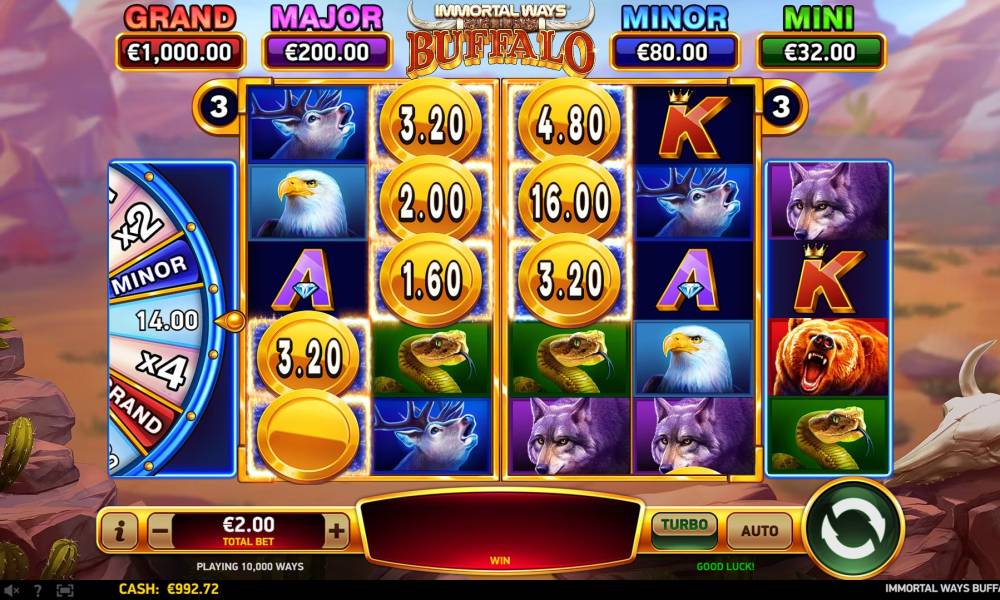This screenshot has height=600, width=1000.
Task: Toggle the muted sound speaker icon
Action: (x=12, y=591)
